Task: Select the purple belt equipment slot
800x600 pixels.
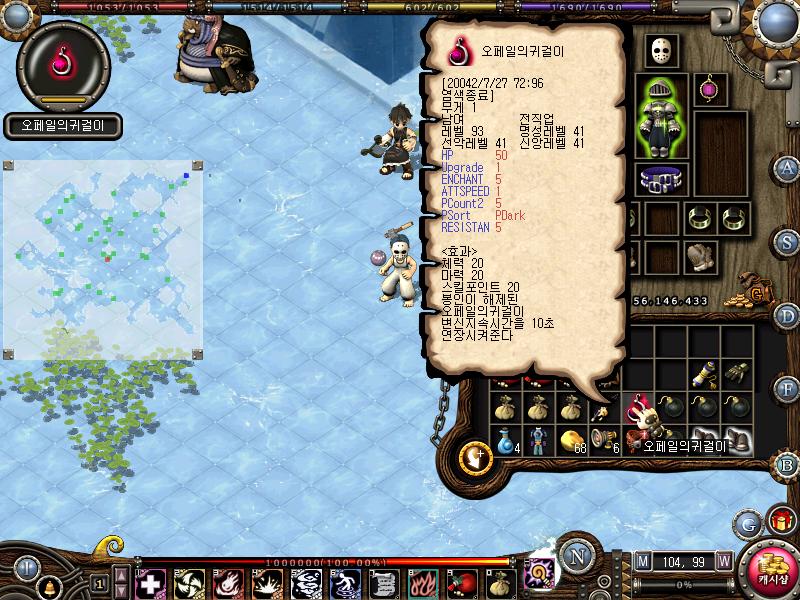Action: pos(660,181)
